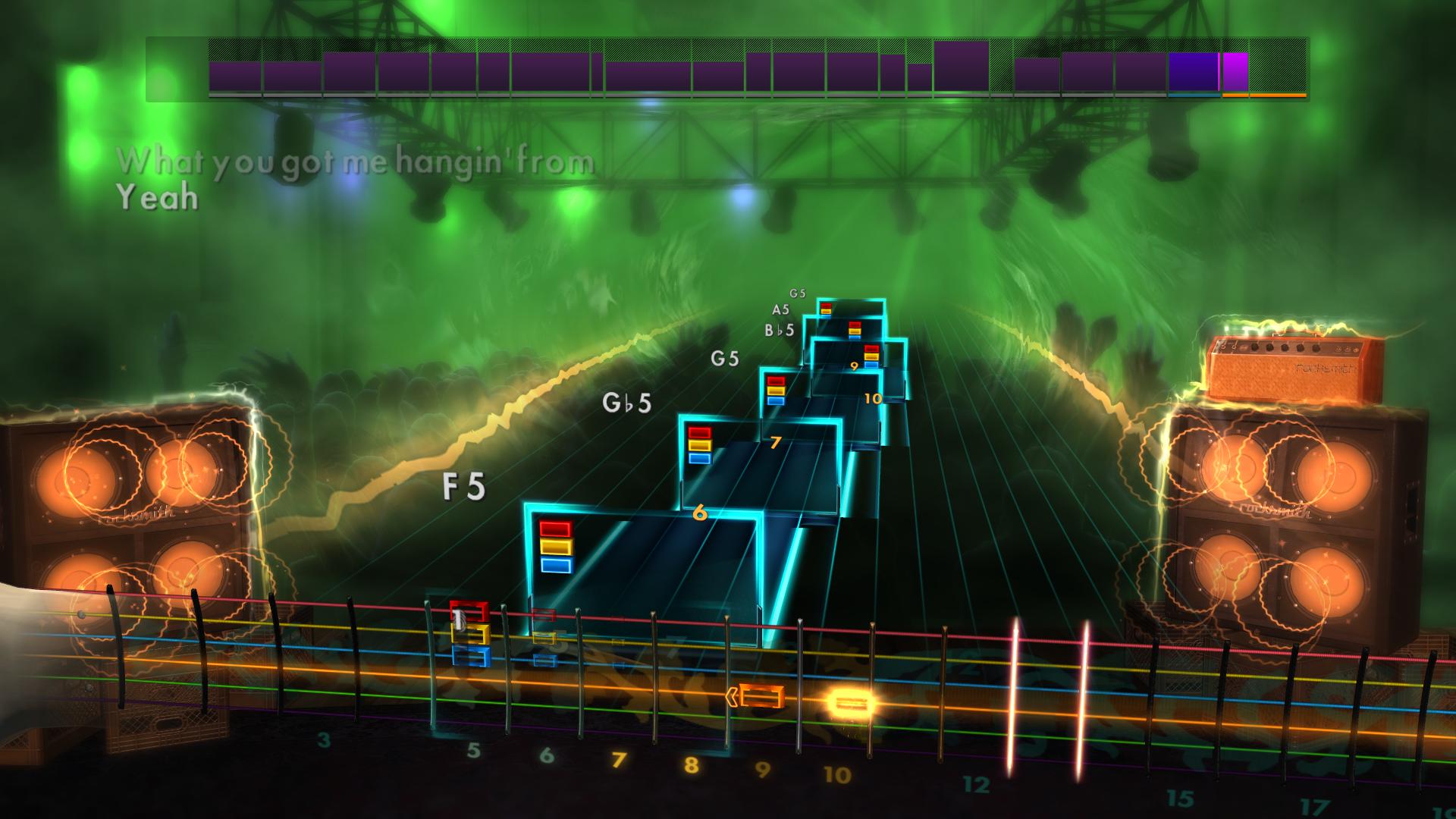Select the fret number 10 on the chord box
The height and width of the screenshot is (819, 1456).
(x=873, y=397)
